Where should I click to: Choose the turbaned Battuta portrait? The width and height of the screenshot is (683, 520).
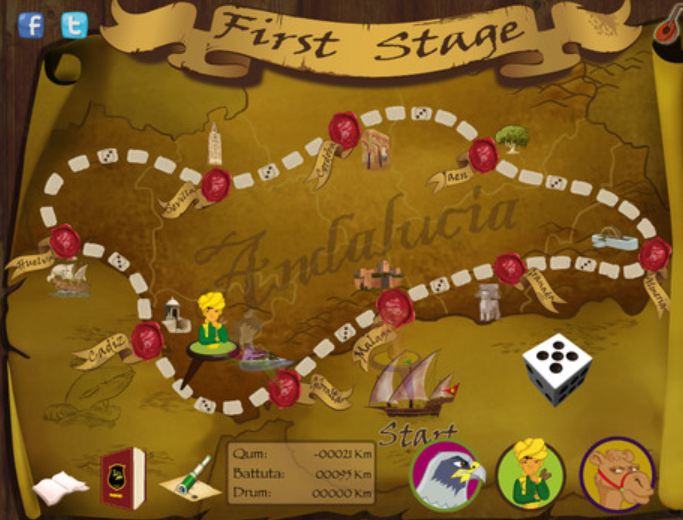[x=530, y=474]
